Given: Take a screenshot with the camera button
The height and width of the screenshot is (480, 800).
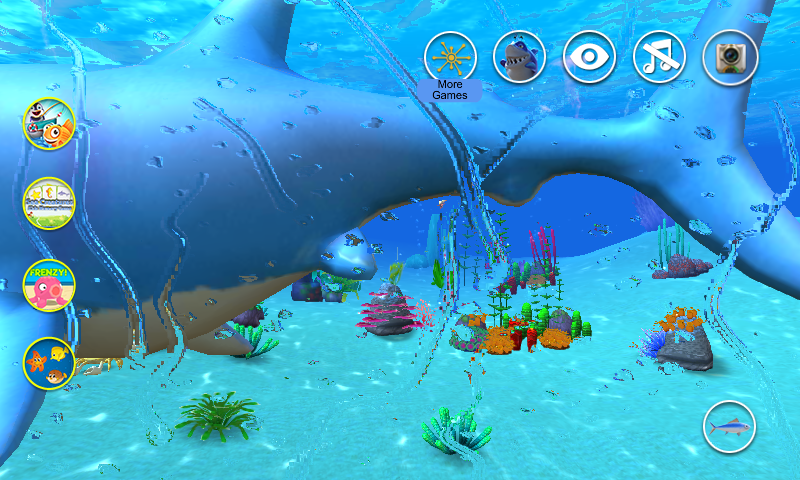Looking at the screenshot, I should [730, 57].
